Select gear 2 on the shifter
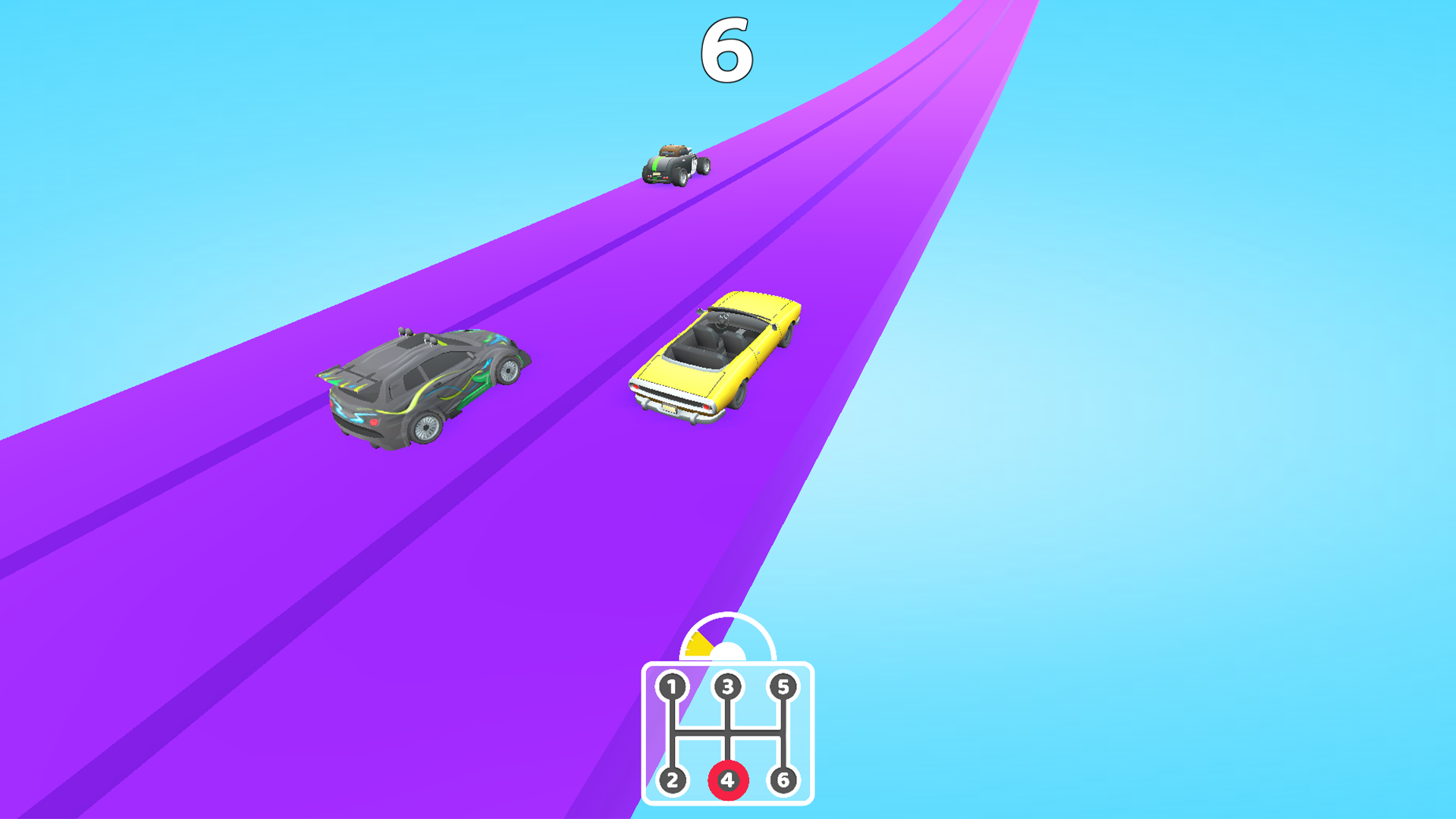The height and width of the screenshot is (819, 1456). click(x=672, y=779)
